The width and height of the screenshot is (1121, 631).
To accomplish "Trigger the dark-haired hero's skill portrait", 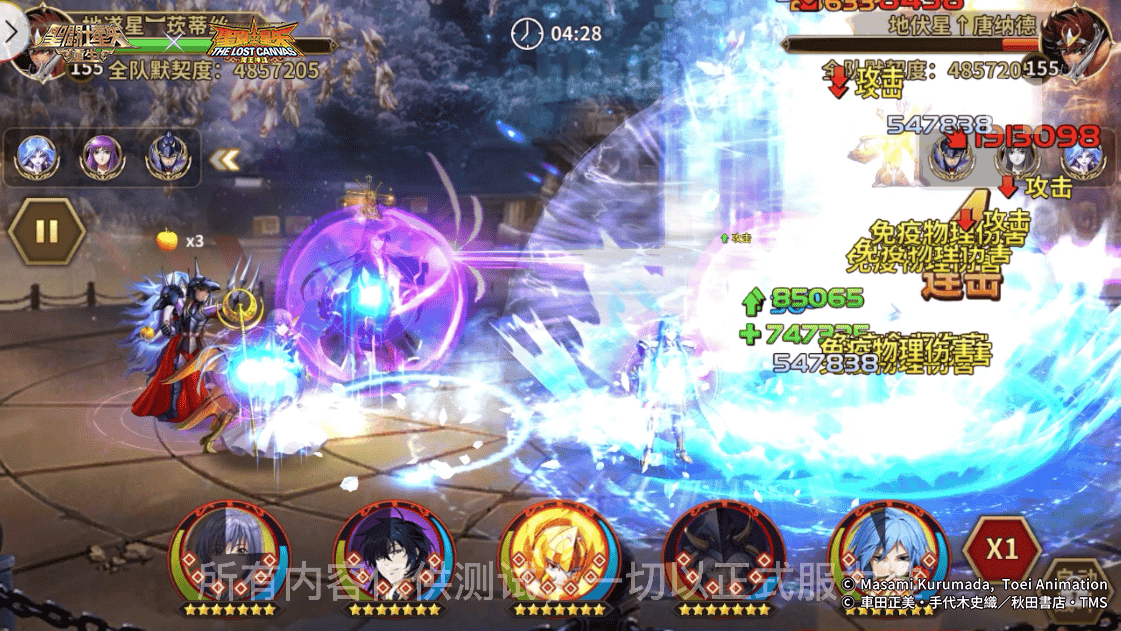I will (393, 553).
